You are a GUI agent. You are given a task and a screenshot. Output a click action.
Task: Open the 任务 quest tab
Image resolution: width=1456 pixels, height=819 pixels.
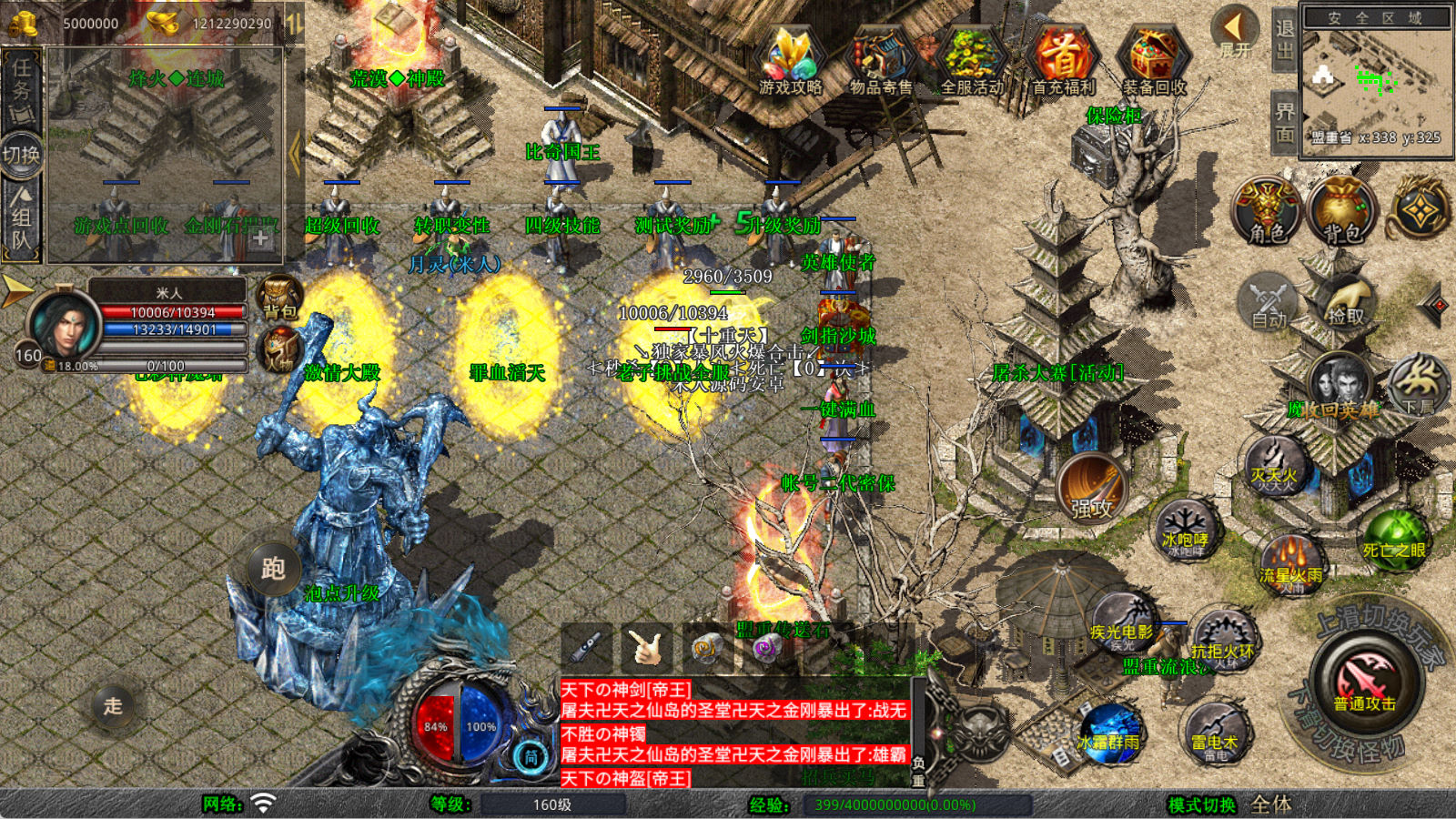21,89
